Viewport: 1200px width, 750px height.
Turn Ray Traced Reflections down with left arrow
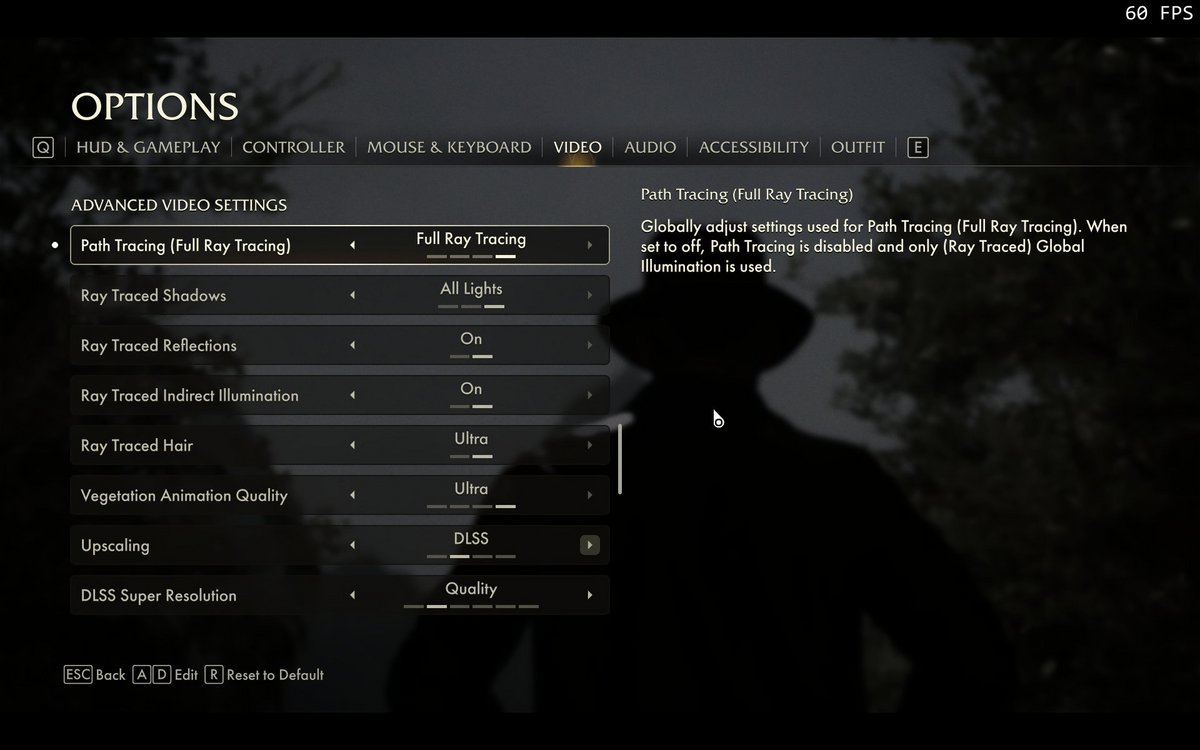click(x=352, y=345)
